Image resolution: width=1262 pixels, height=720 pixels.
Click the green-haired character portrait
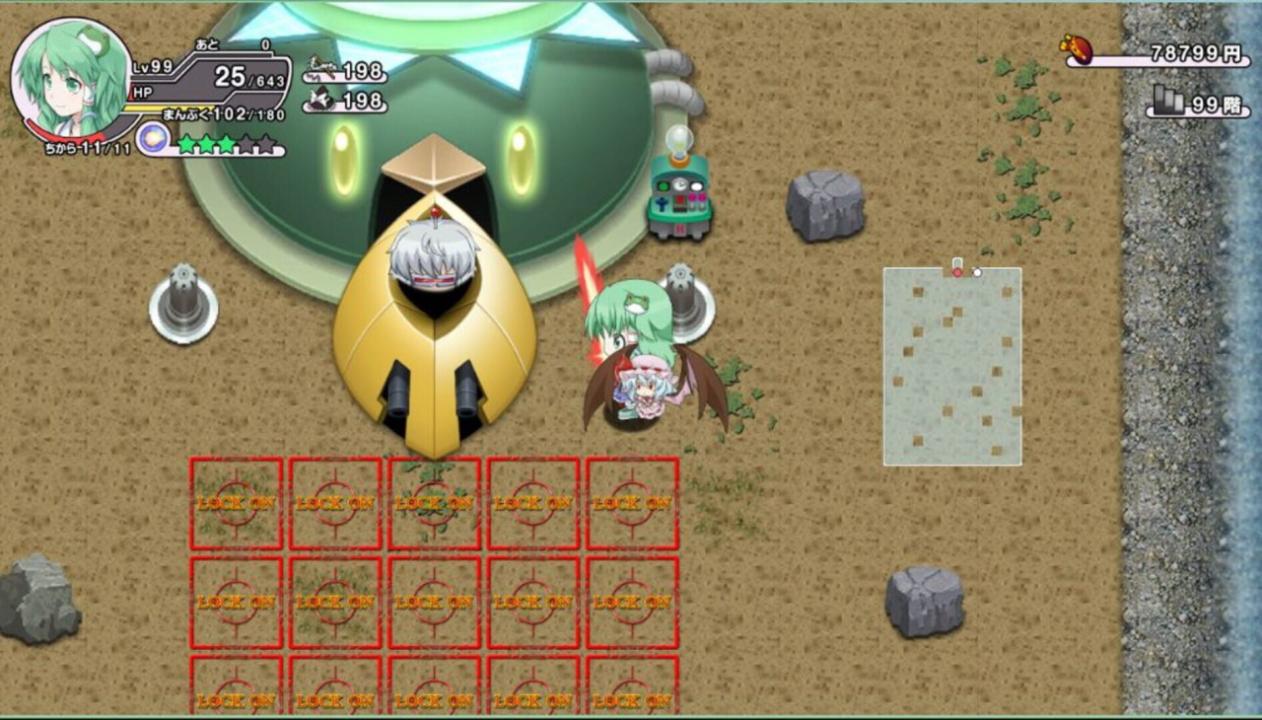coord(70,78)
